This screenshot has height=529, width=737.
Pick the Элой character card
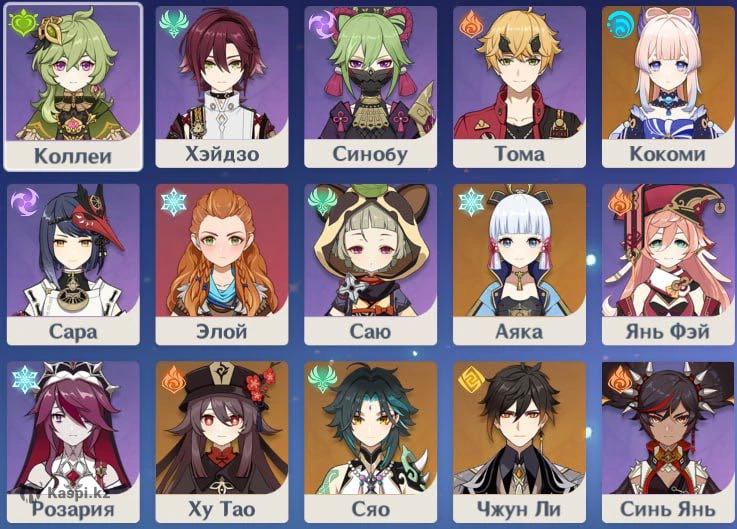click(221, 264)
